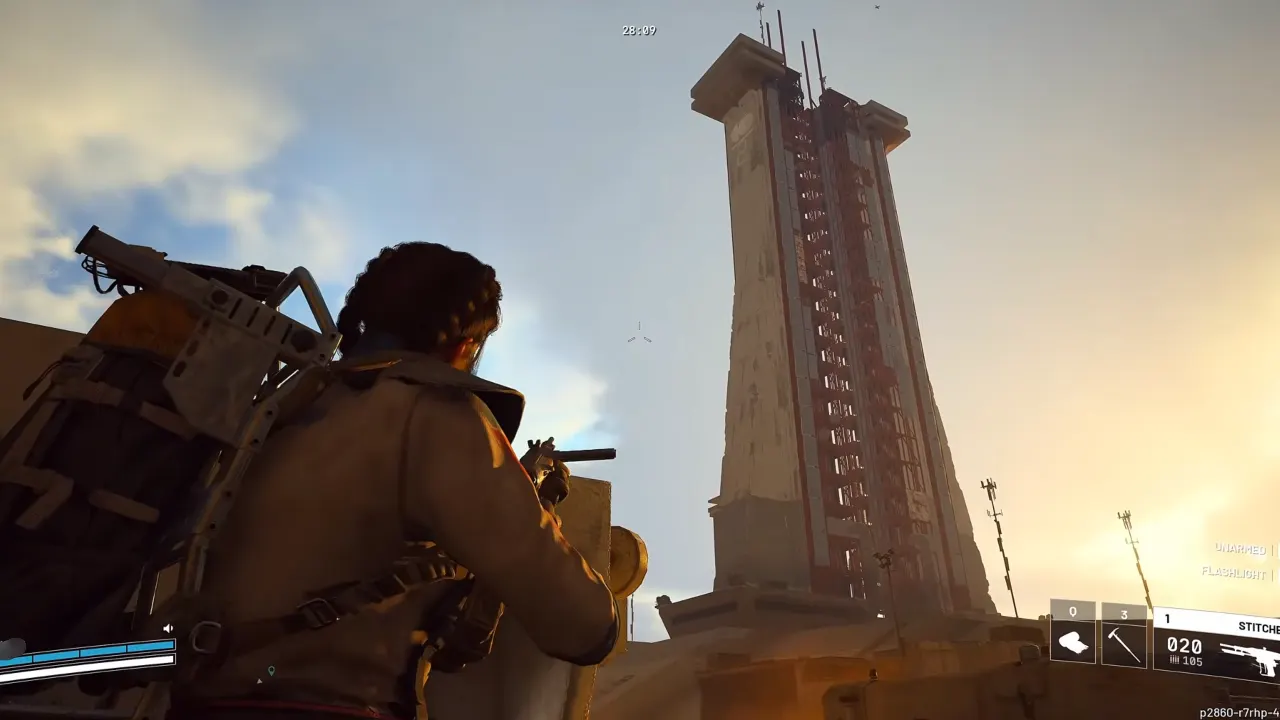Choose the Unarmed option
1280x720 pixels.
pos(1240,548)
